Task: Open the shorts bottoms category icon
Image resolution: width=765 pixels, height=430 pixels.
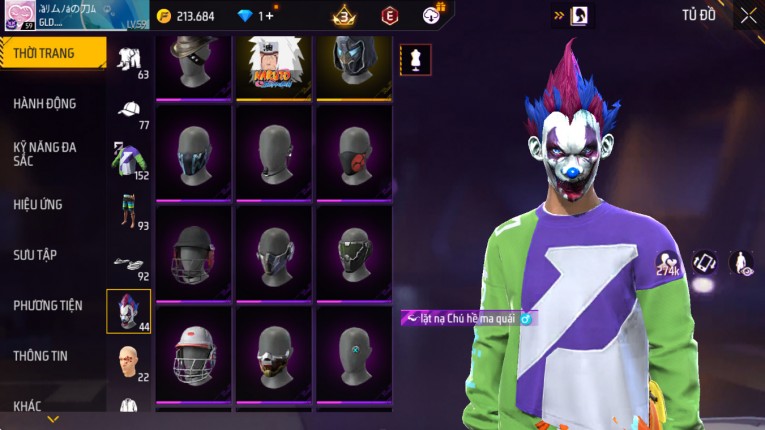Action: [x=128, y=210]
